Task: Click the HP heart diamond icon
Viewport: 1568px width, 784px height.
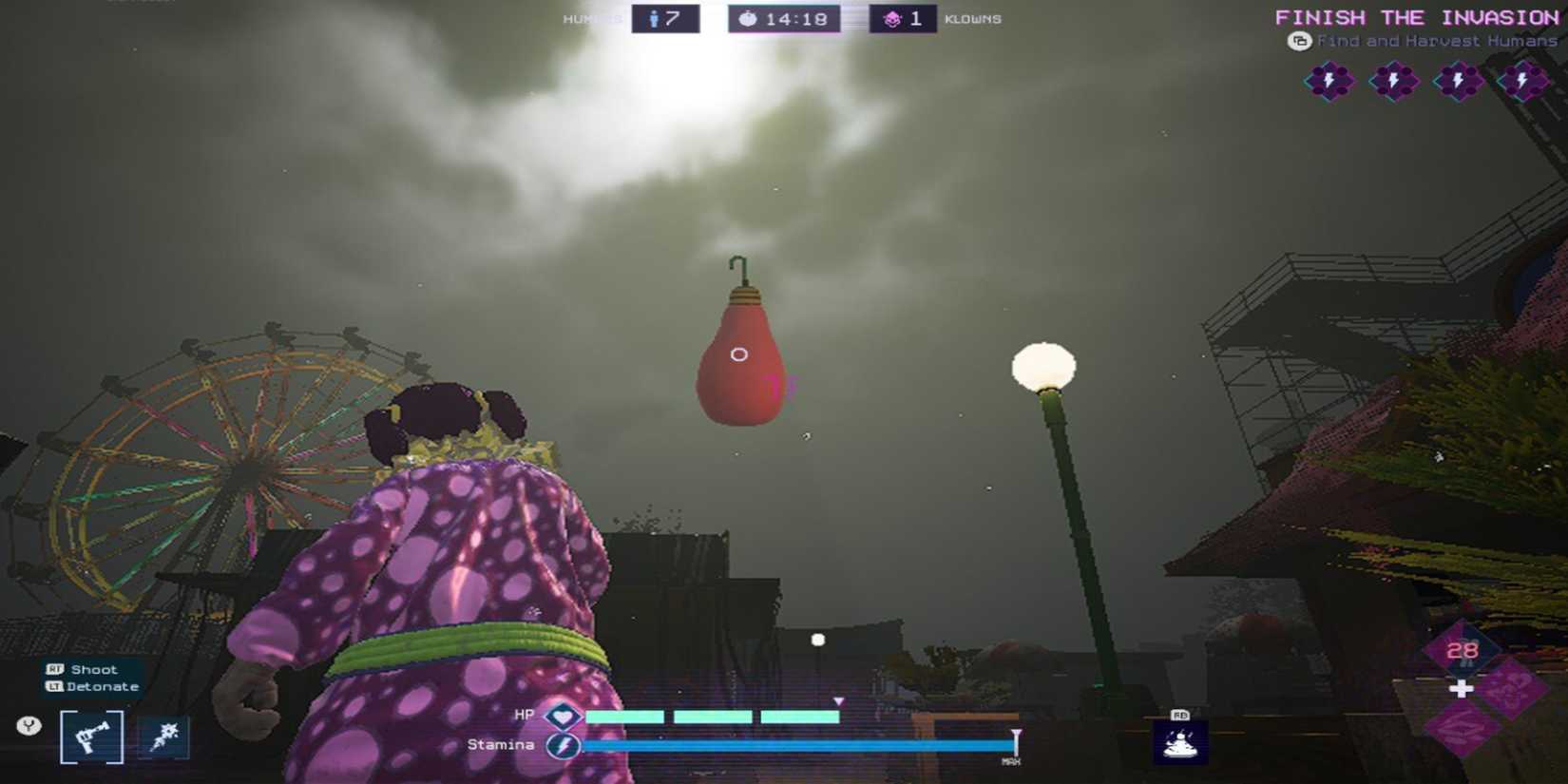Action: 563,715
